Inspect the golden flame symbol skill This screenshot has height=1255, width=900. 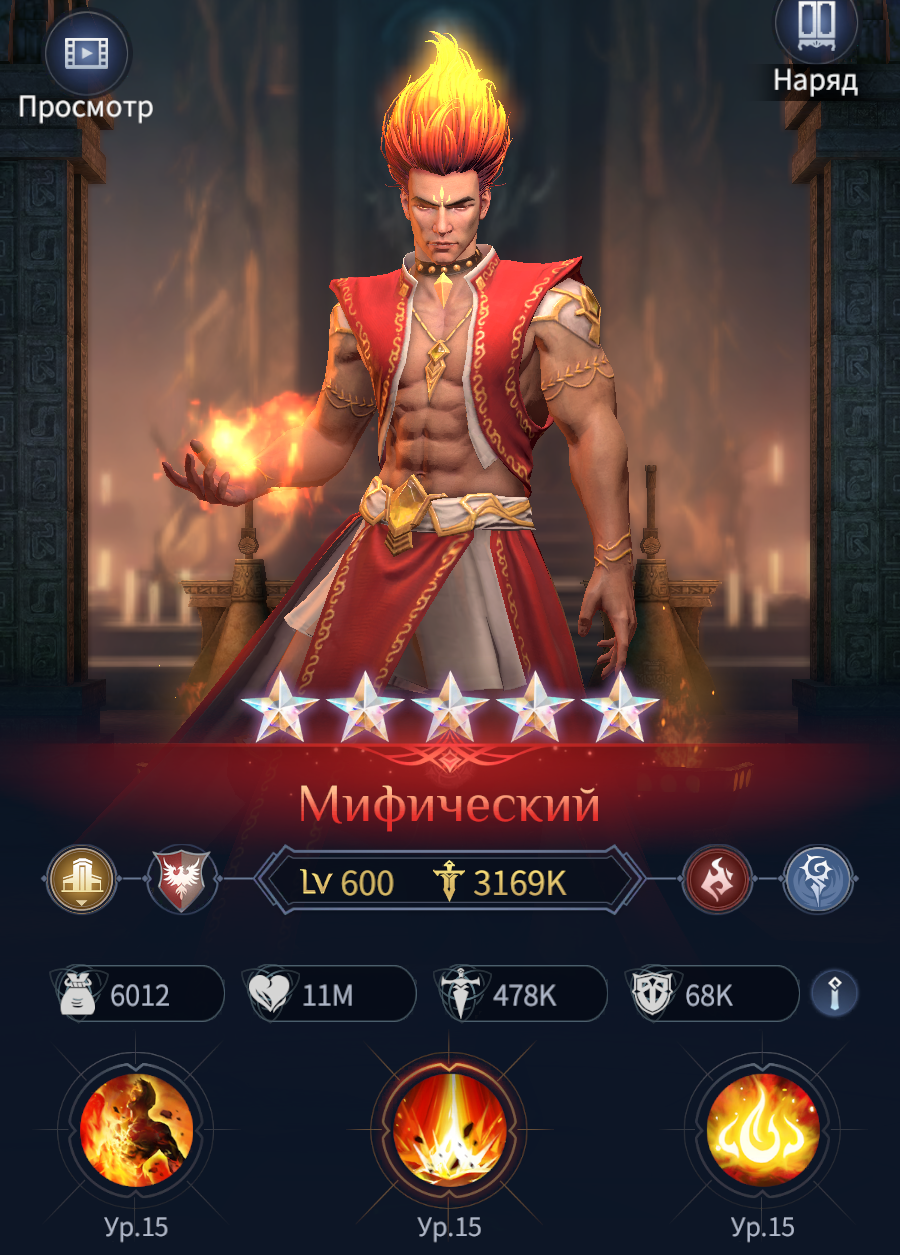(762, 1131)
